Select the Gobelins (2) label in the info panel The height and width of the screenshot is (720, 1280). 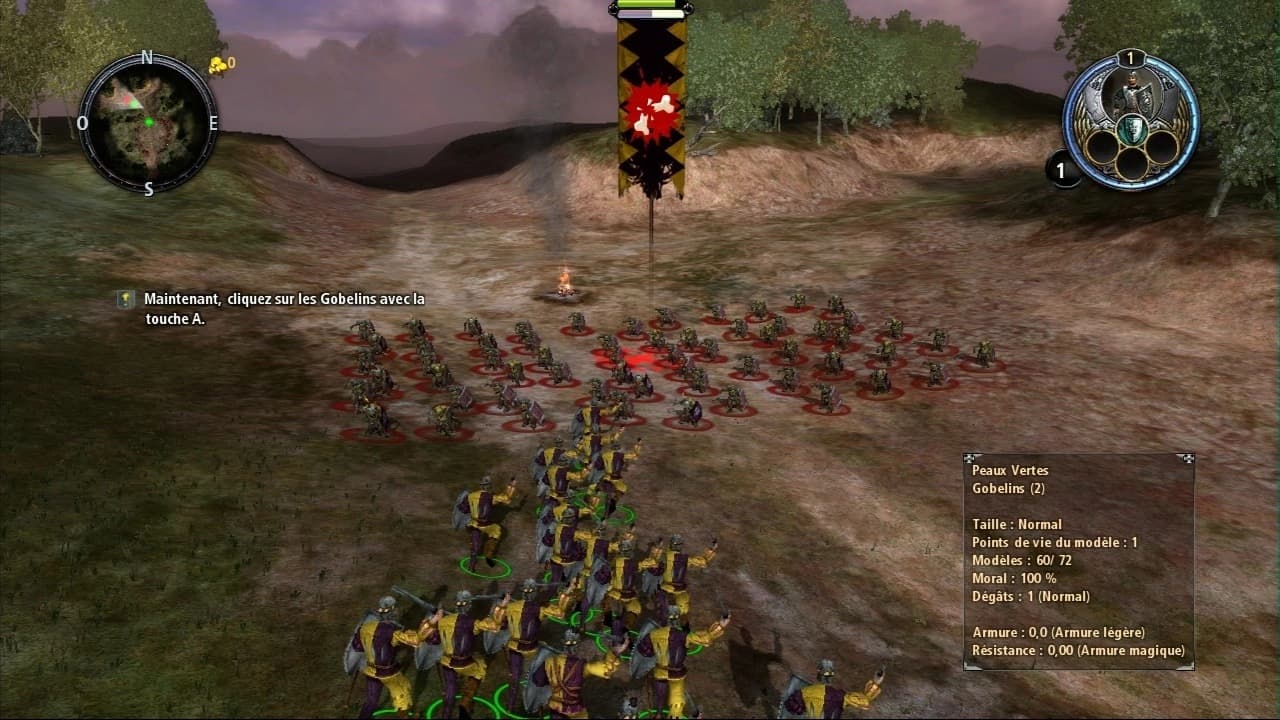coord(1006,487)
